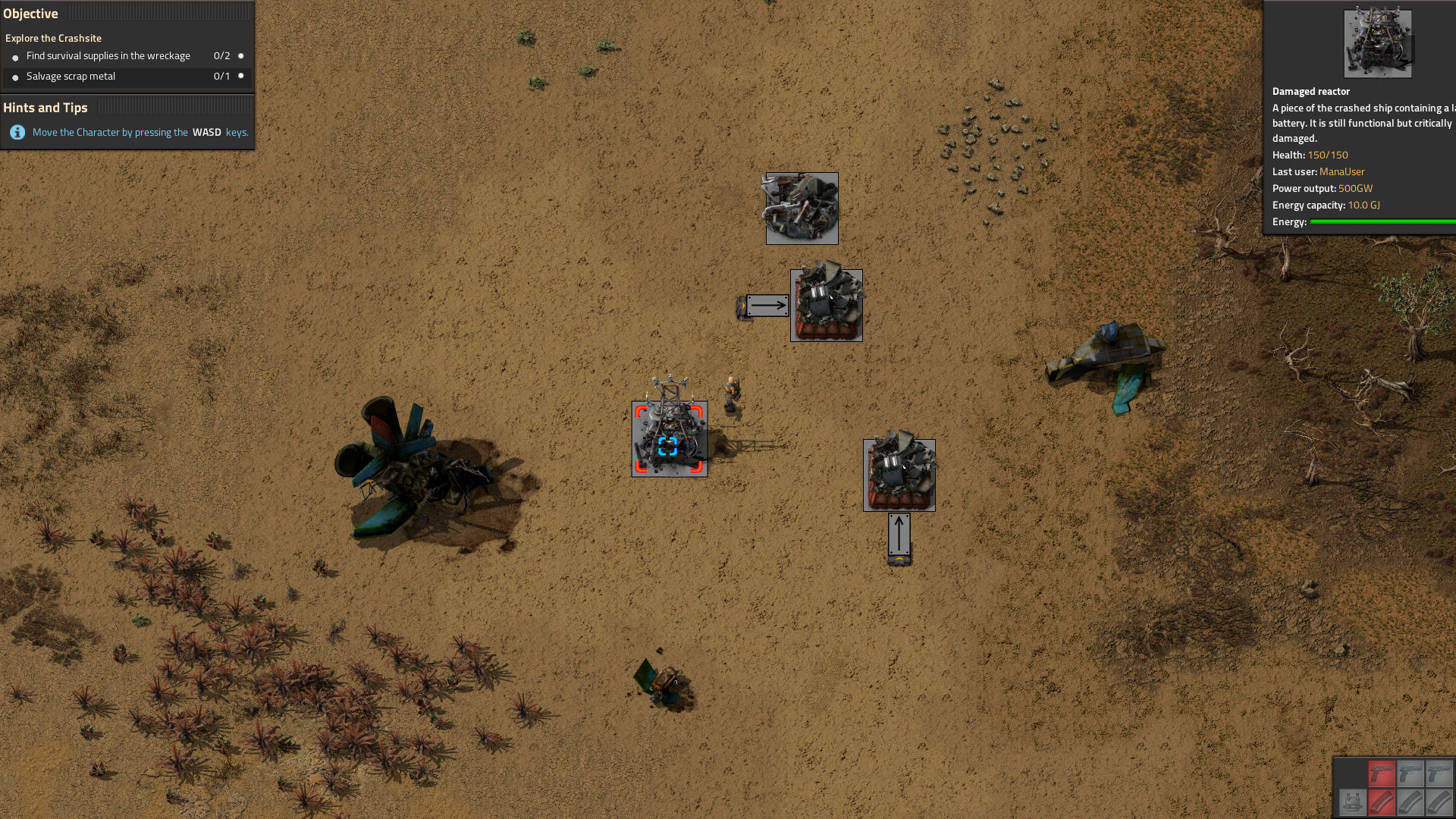The image size is (1456, 819).
Task: Click the equipment icon at quickbar's bottom-left
Action: [x=1351, y=803]
